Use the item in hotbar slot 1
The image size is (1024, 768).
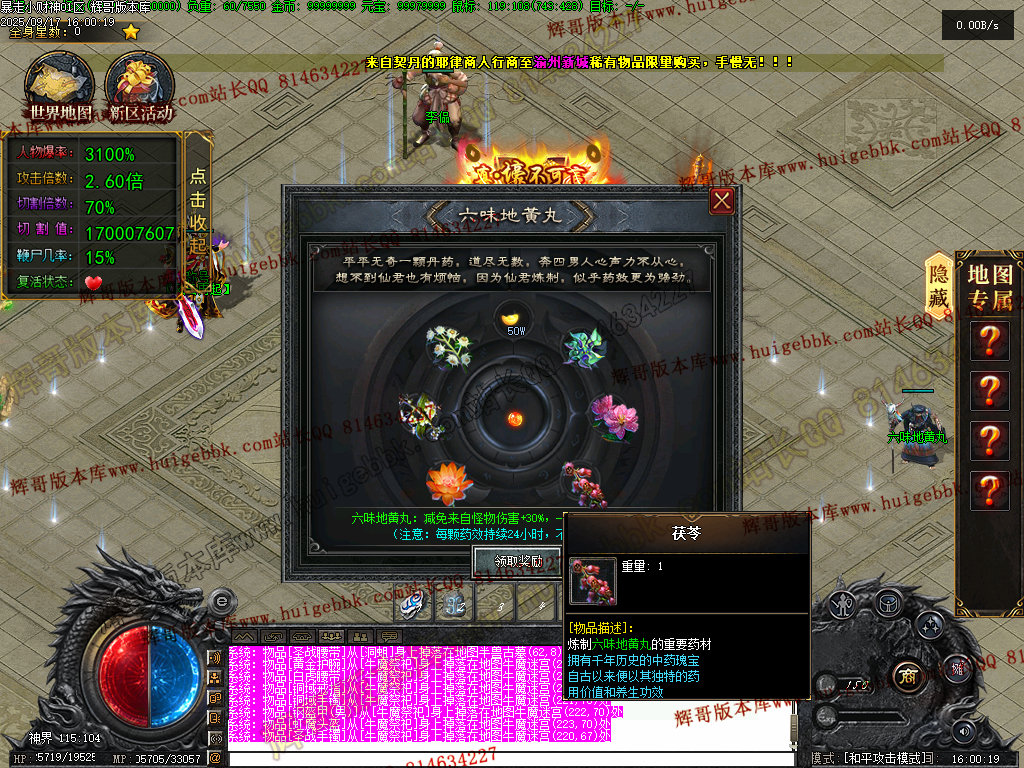(x=415, y=605)
